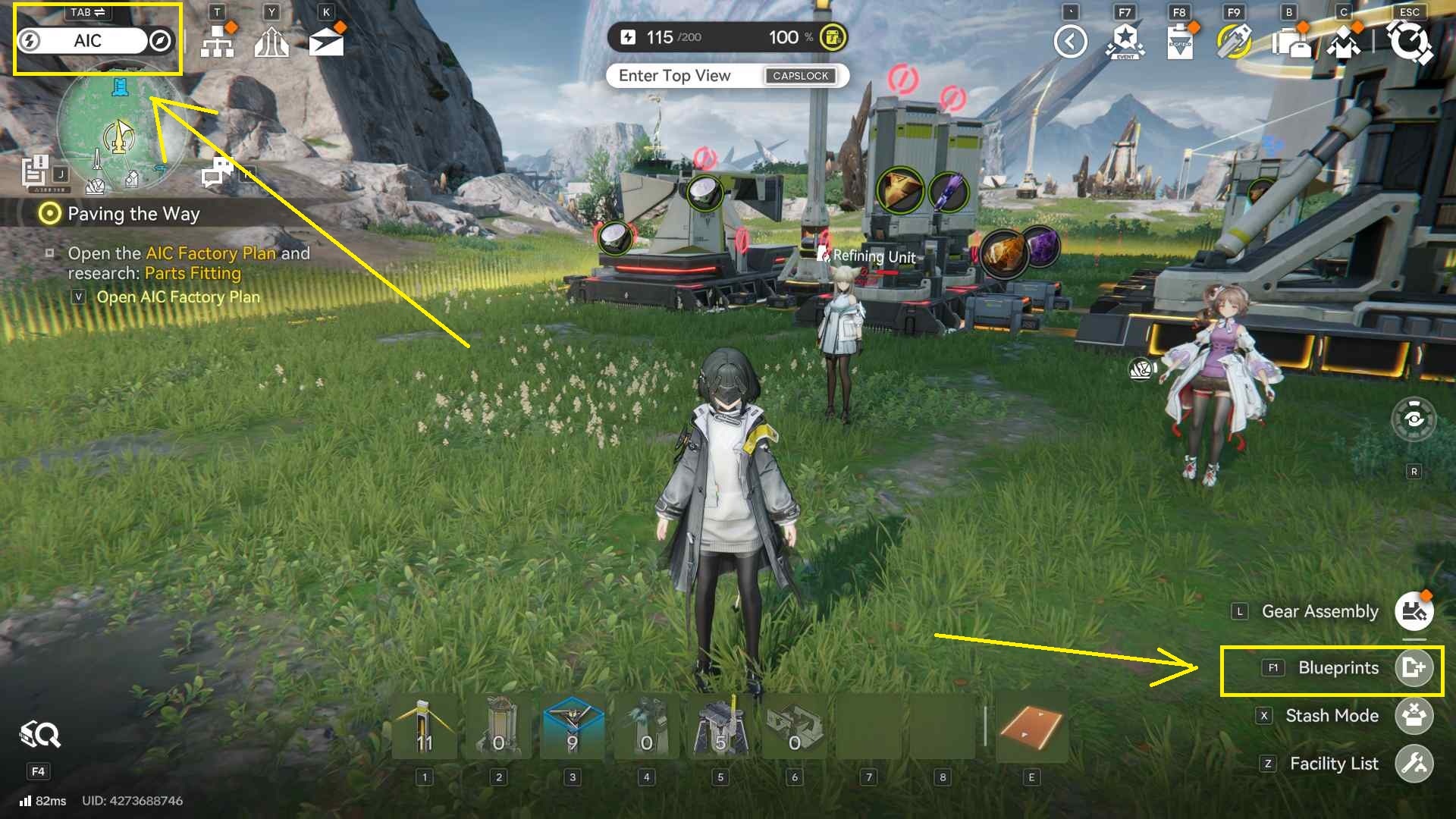This screenshot has width=1456, height=819.
Task: Click the Open AIC Factory Plan prompt
Action: tap(177, 297)
